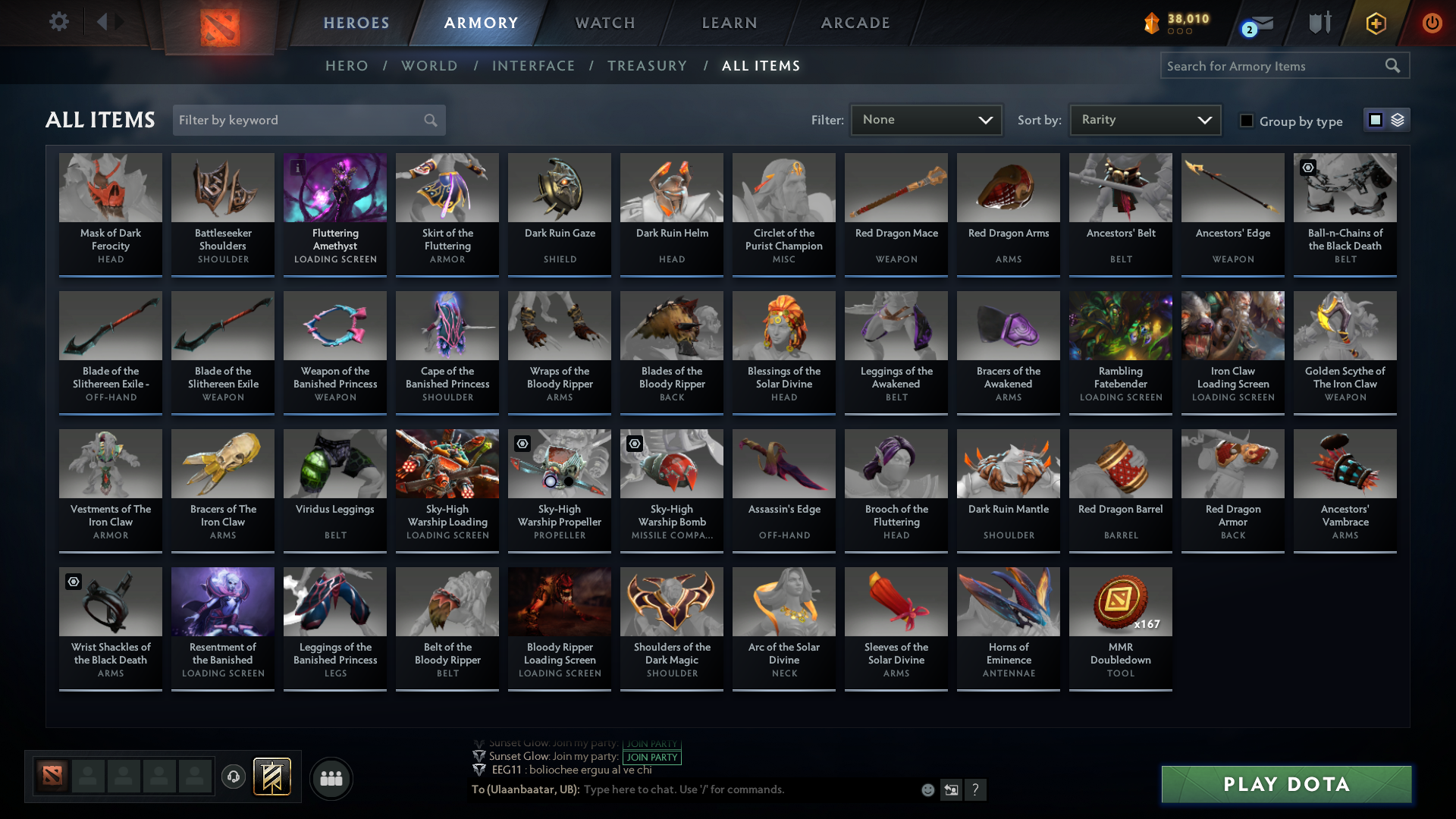Open the friends list people icon
The height and width of the screenshot is (819, 1456).
click(x=331, y=778)
